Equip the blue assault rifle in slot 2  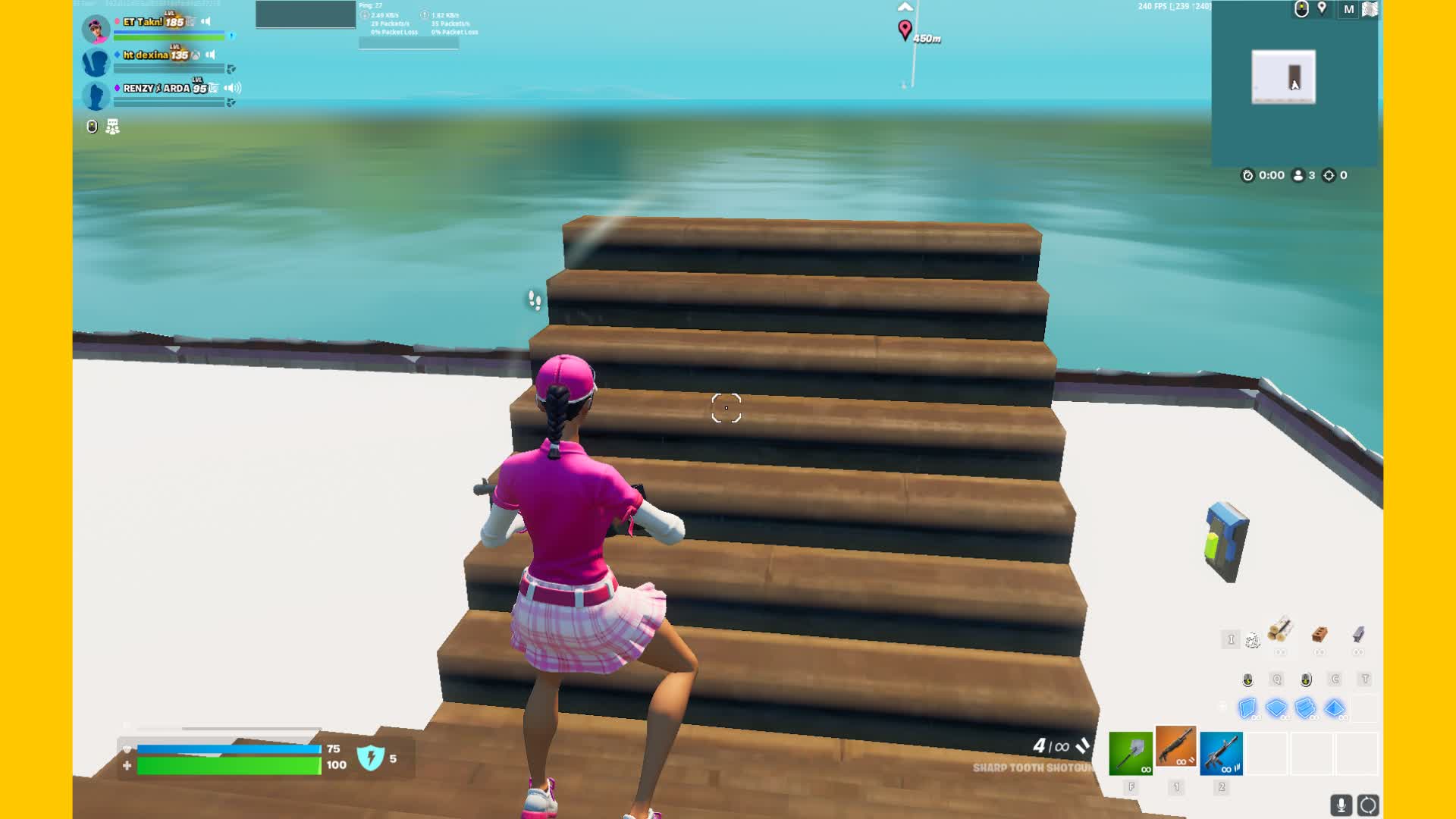pos(1222,752)
